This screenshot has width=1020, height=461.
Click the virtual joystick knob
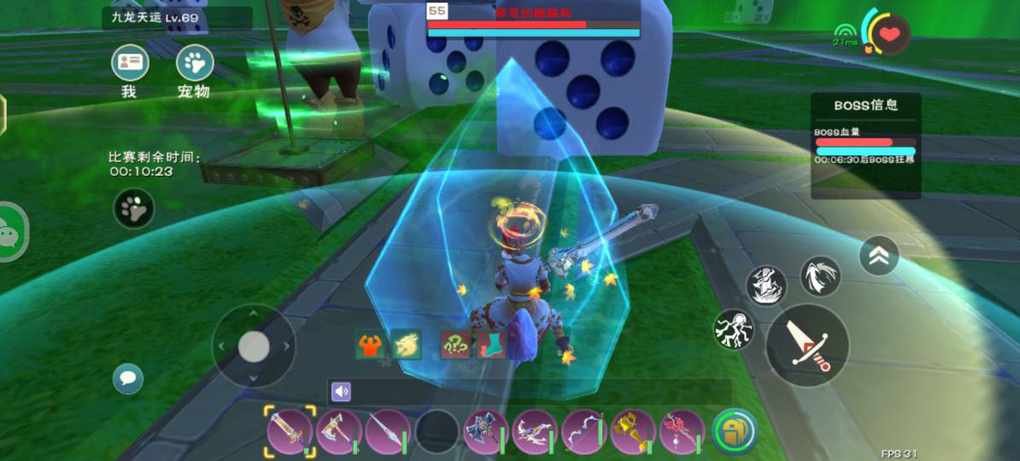click(254, 347)
